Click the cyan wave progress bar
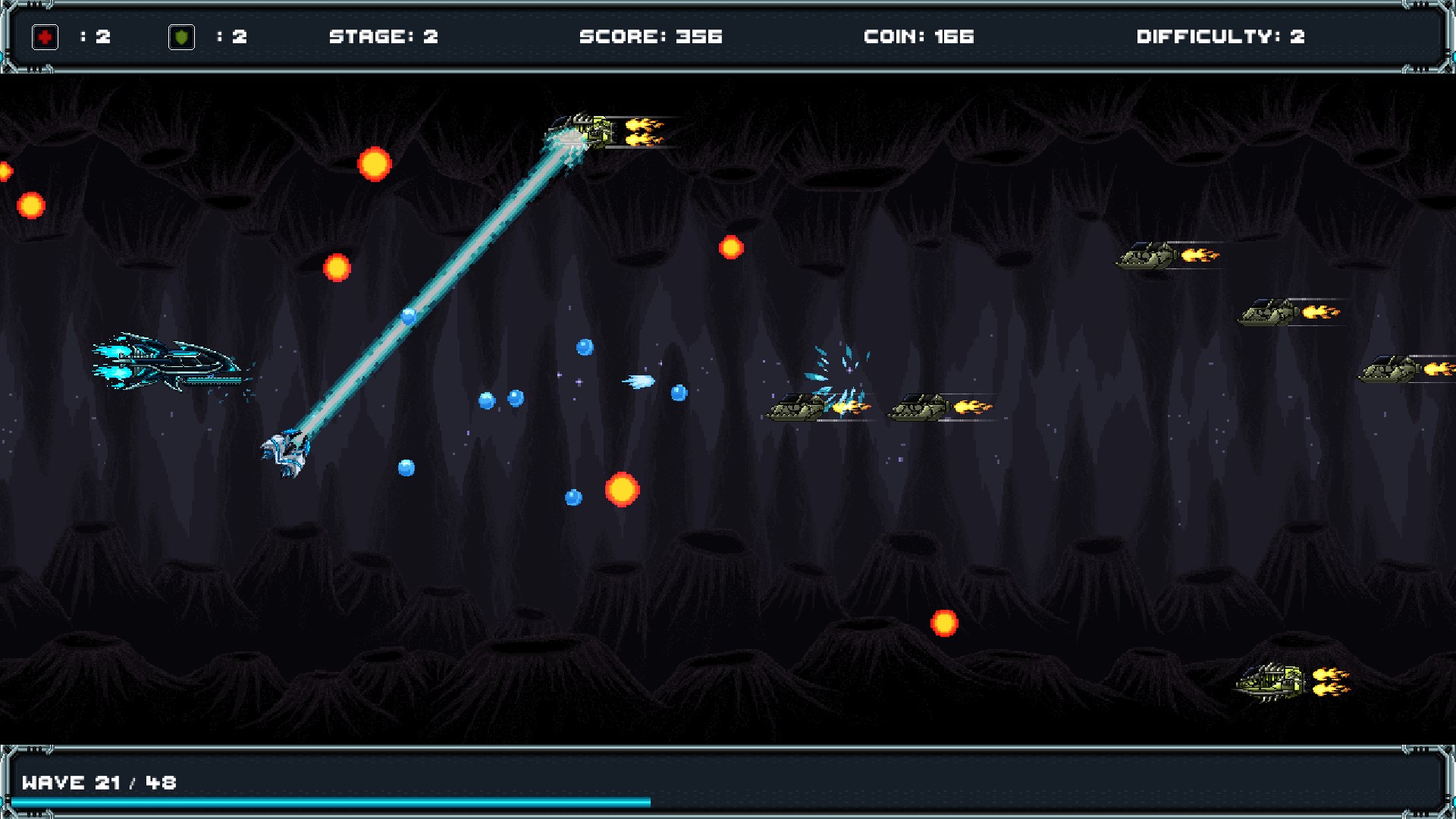 326,801
